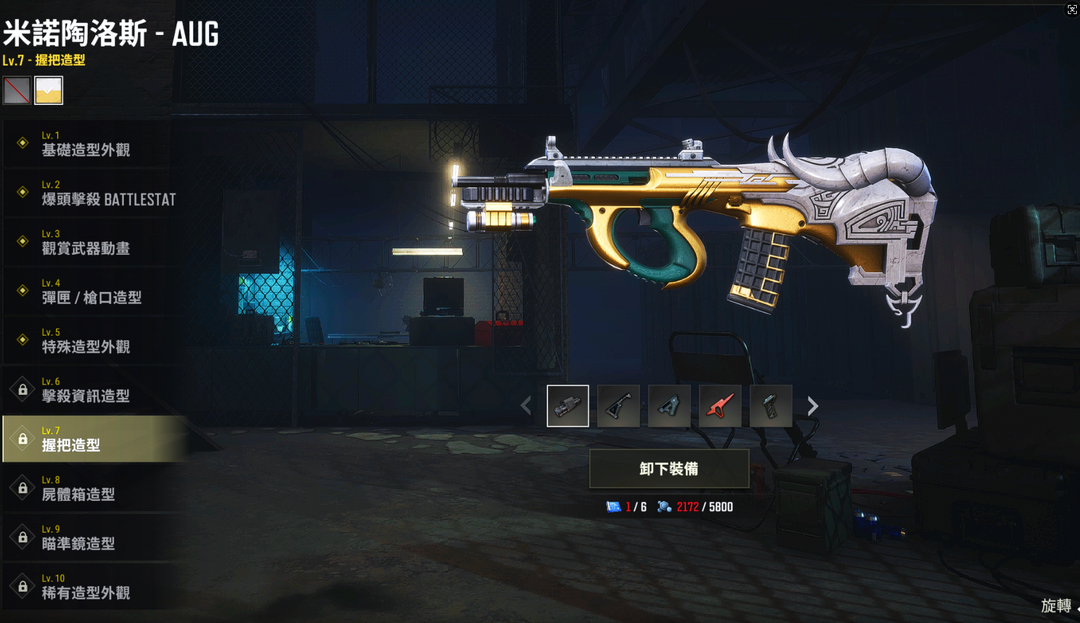Choose locked Lv.8 屍體箱造型 entry
This screenshot has height=623, width=1080.
coord(86,488)
